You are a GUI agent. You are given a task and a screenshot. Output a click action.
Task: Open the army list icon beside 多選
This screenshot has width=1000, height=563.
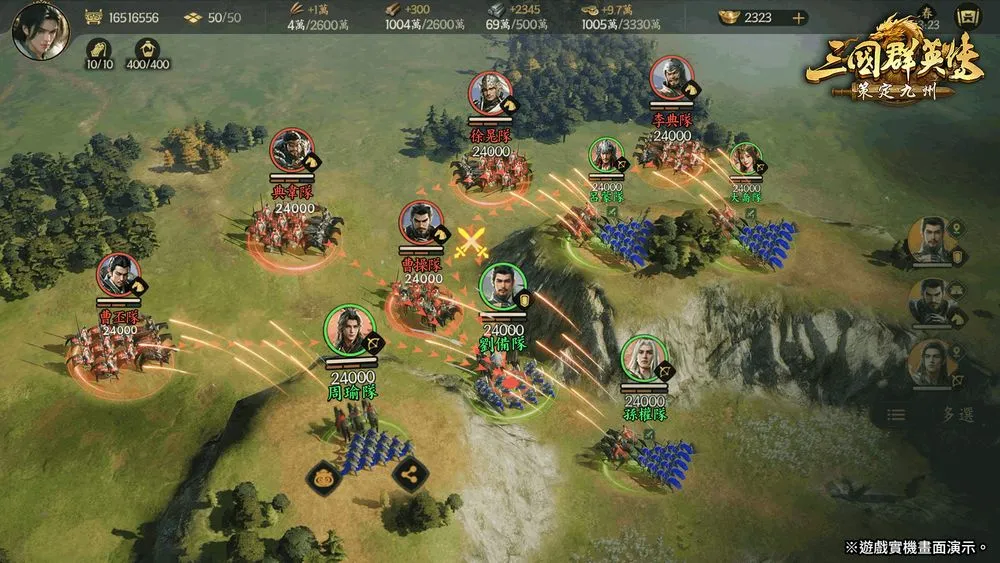tap(897, 414)
